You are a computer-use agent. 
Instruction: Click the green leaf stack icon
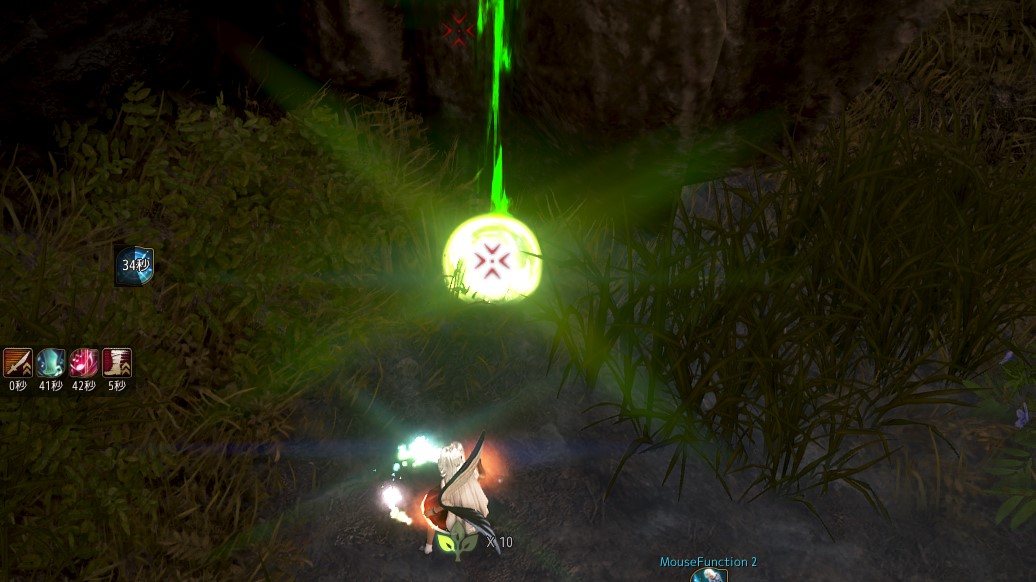click(x=457, y=542)
